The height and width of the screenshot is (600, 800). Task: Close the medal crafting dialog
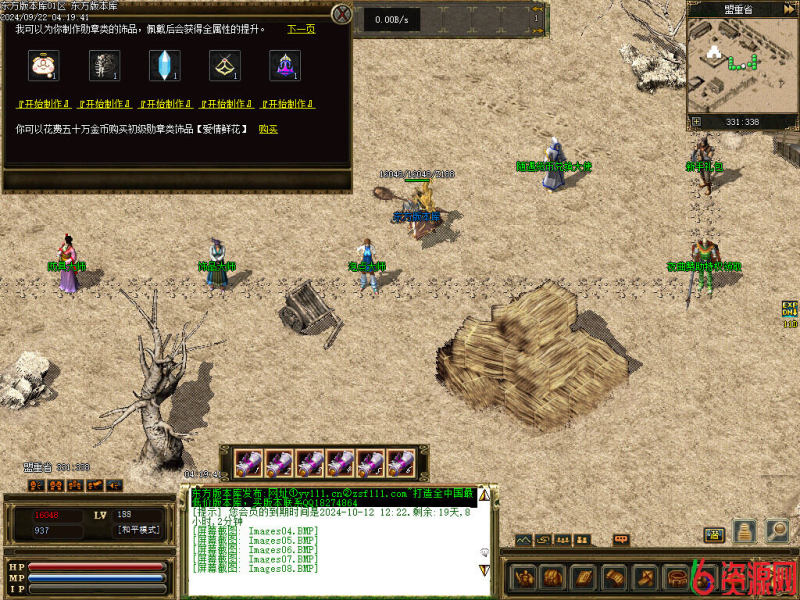pos(343,14)
